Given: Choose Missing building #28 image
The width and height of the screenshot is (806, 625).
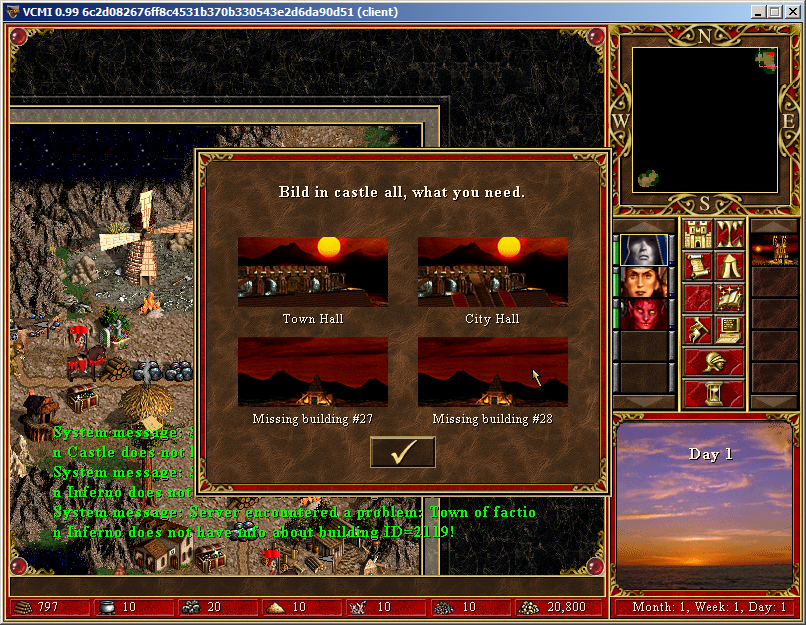Looking at the screenshot, I should [x=492, y=371].
